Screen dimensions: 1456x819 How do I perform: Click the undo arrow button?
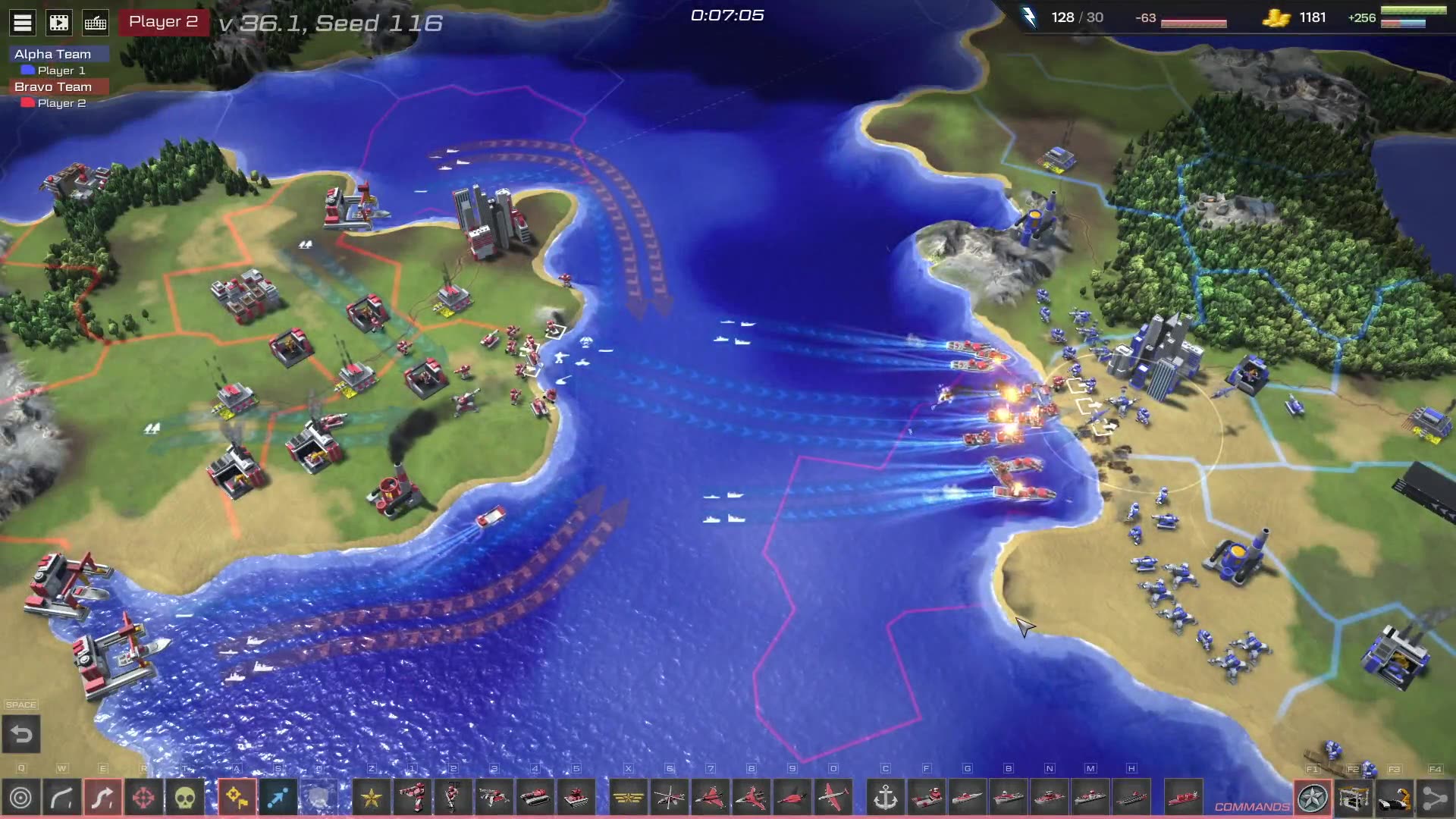coord(21,734)
